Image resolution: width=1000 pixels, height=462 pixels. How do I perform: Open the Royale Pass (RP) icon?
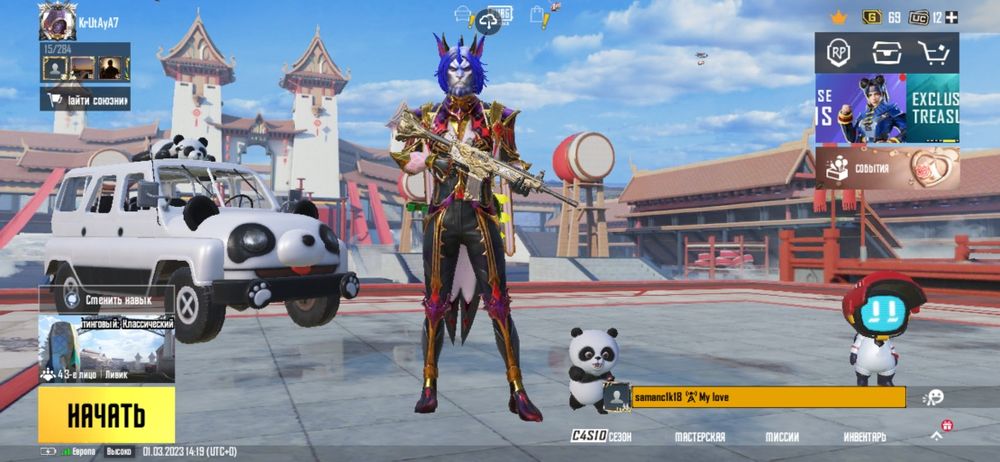[x=839, y=53]
